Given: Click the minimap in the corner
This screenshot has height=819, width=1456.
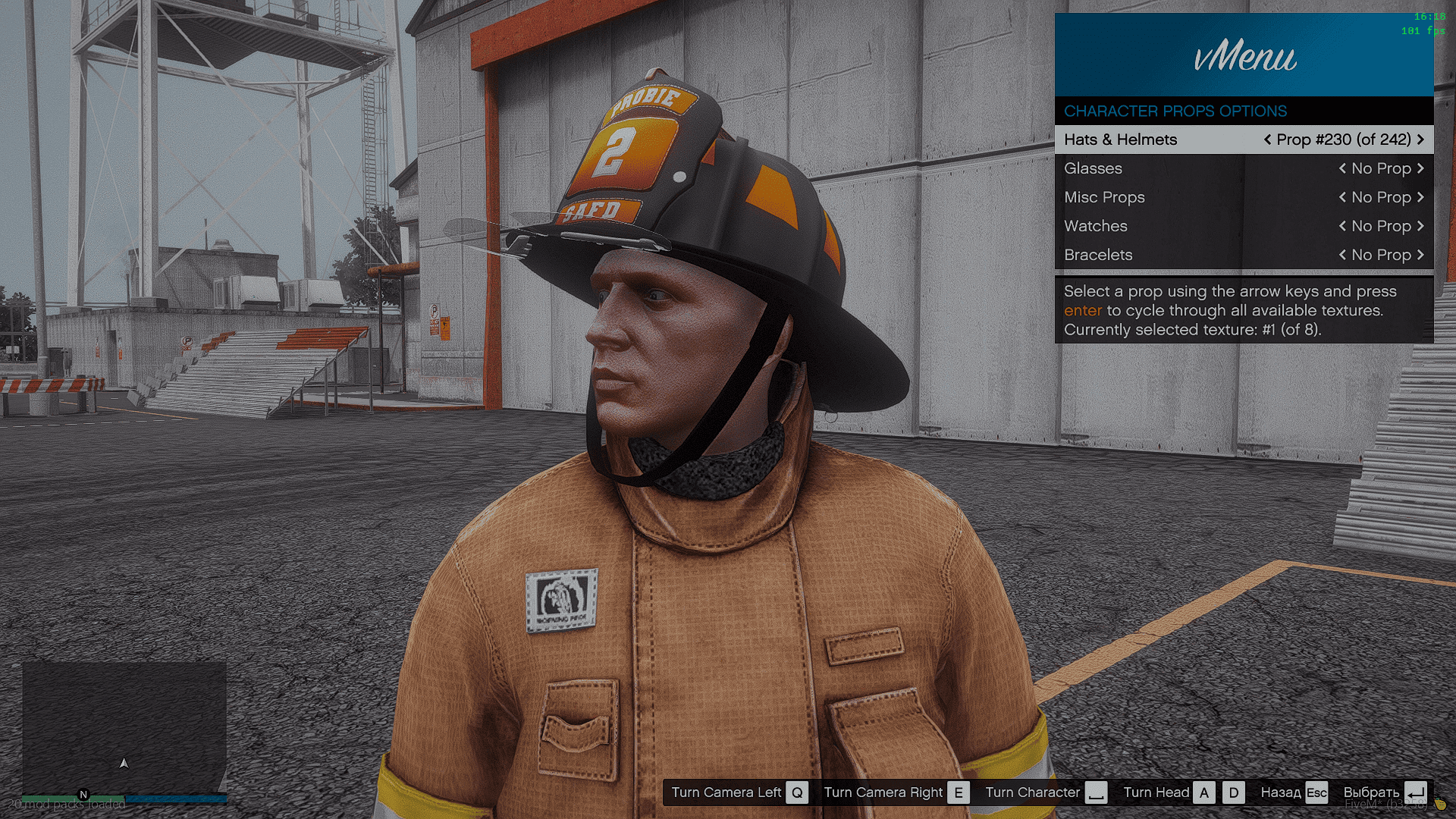Looking at the screenshot, I should tap(124, 728).
